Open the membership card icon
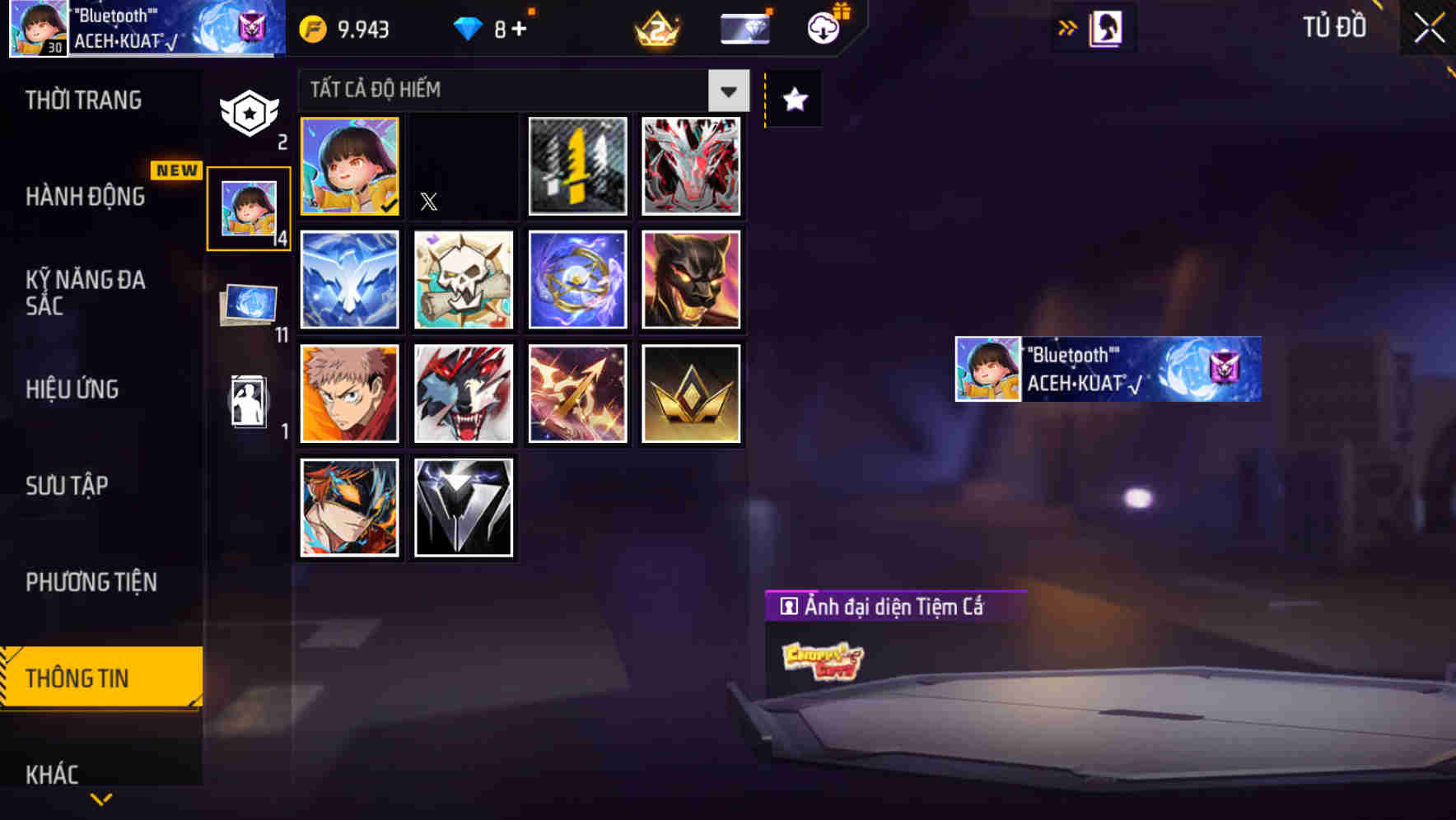Screen dimensions: 1456x820 pyautogui.click(x=744, y=27)
